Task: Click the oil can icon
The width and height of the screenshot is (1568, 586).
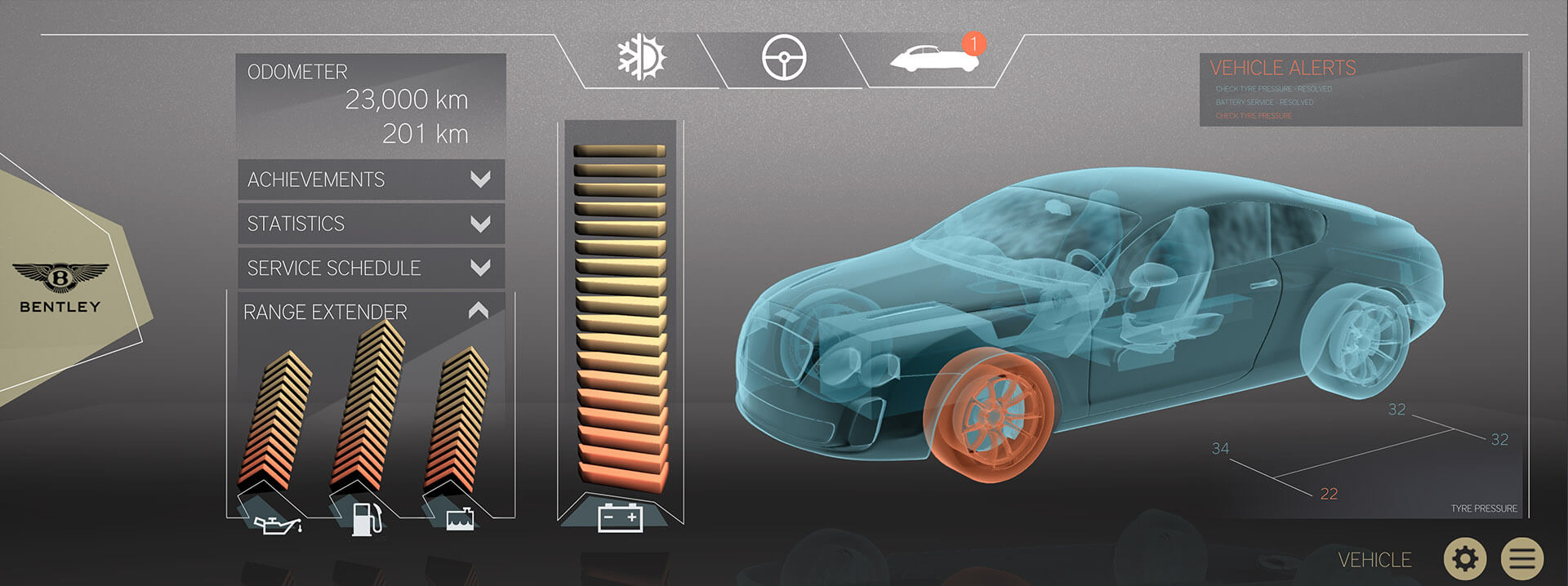Action: click(x=278, y=524)
